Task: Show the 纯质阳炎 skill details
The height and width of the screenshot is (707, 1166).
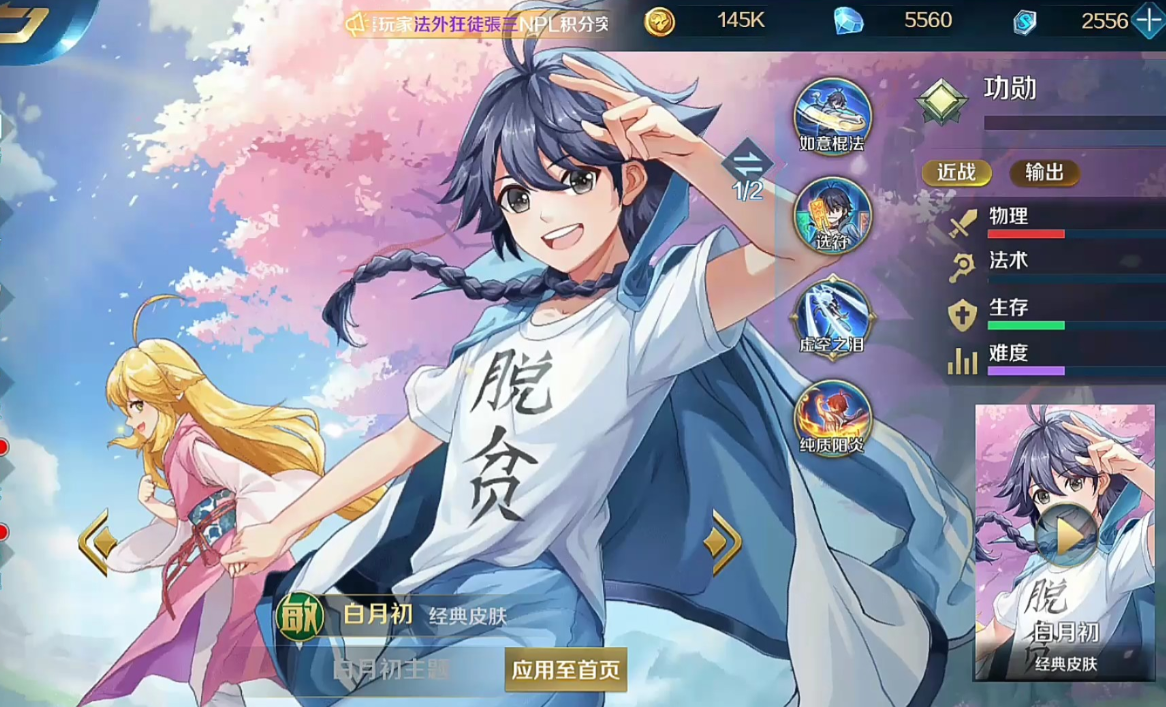Action: coord(832,415)
